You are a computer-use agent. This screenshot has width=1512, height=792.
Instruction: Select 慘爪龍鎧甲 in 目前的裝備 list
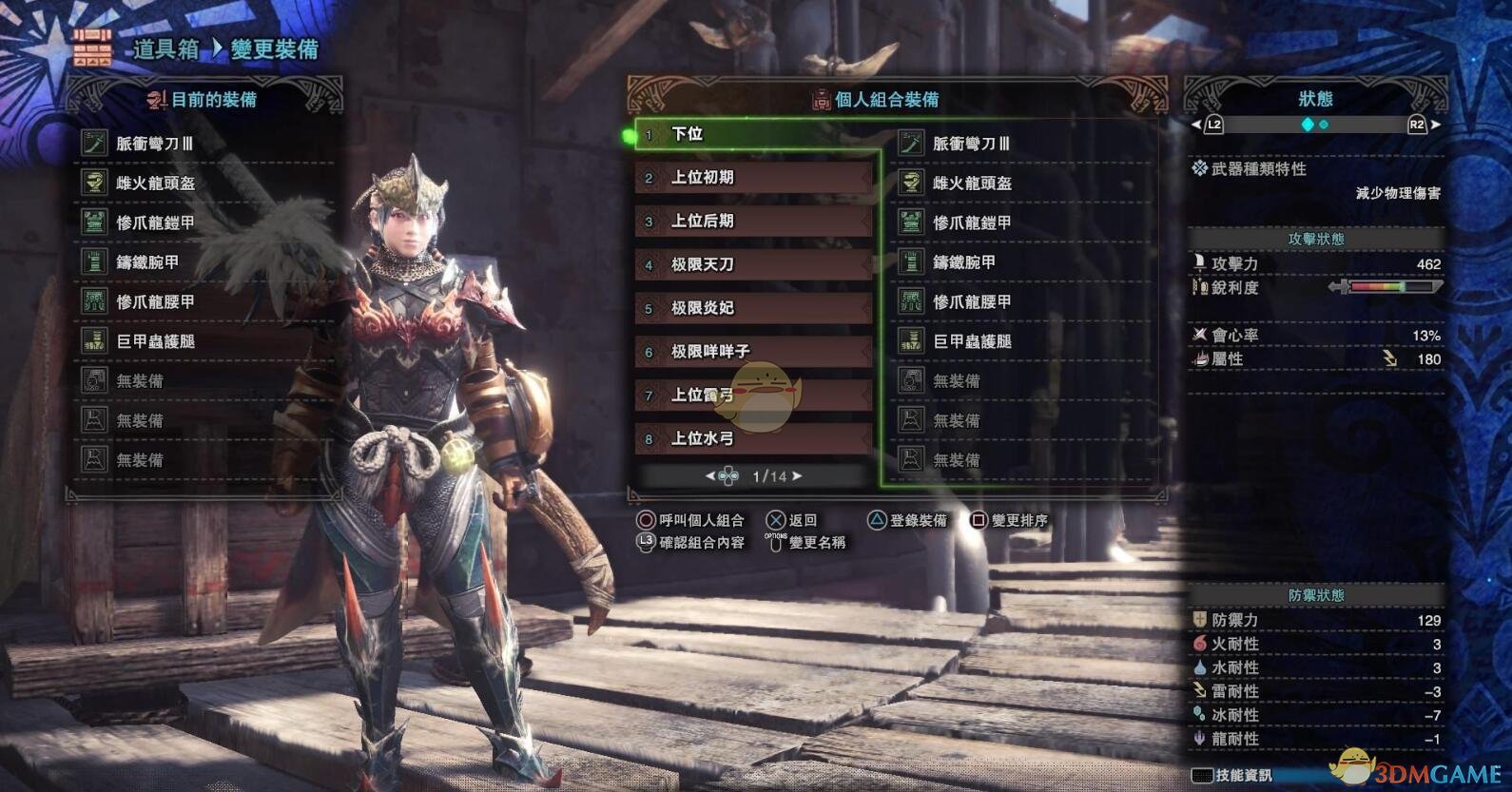tap(155, 222)
